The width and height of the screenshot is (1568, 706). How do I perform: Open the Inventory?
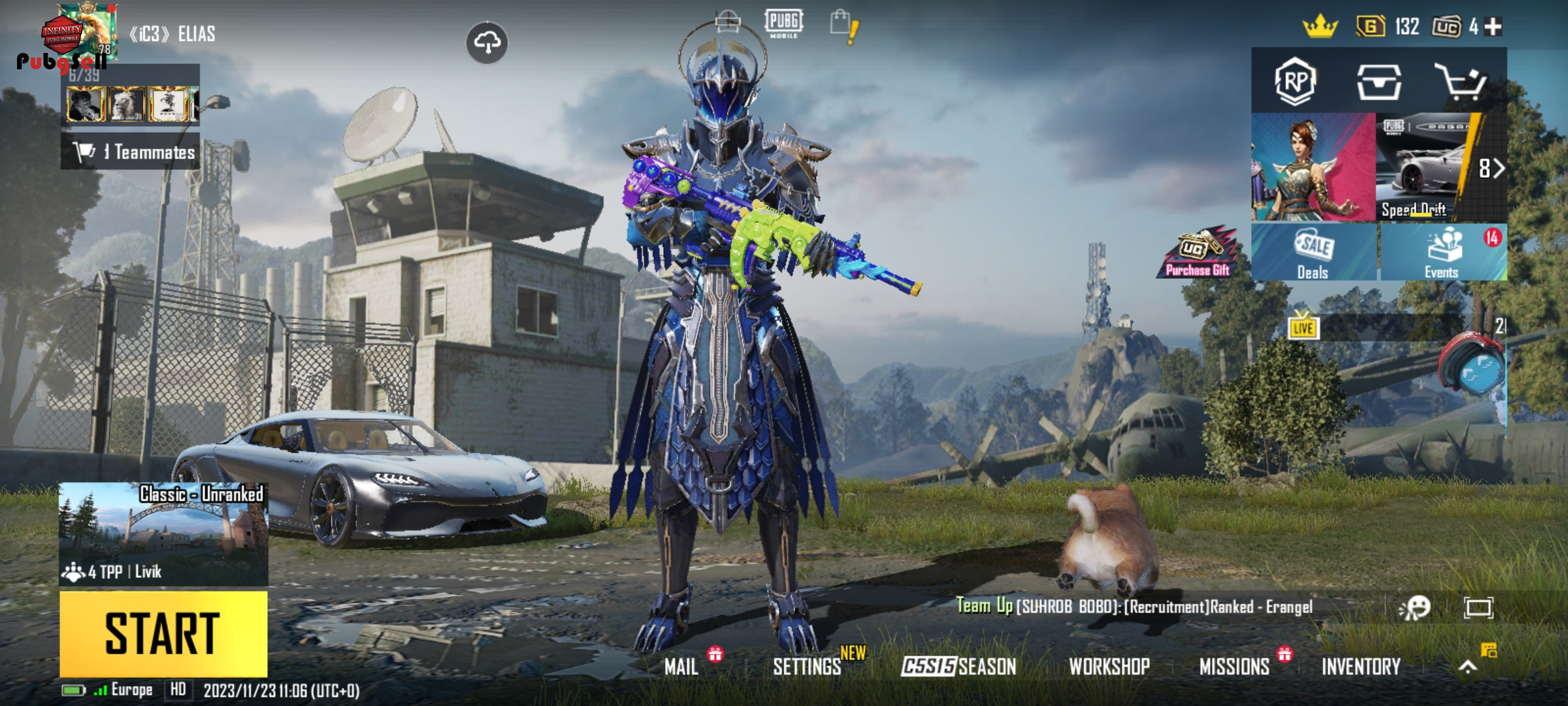point(1361,667)
